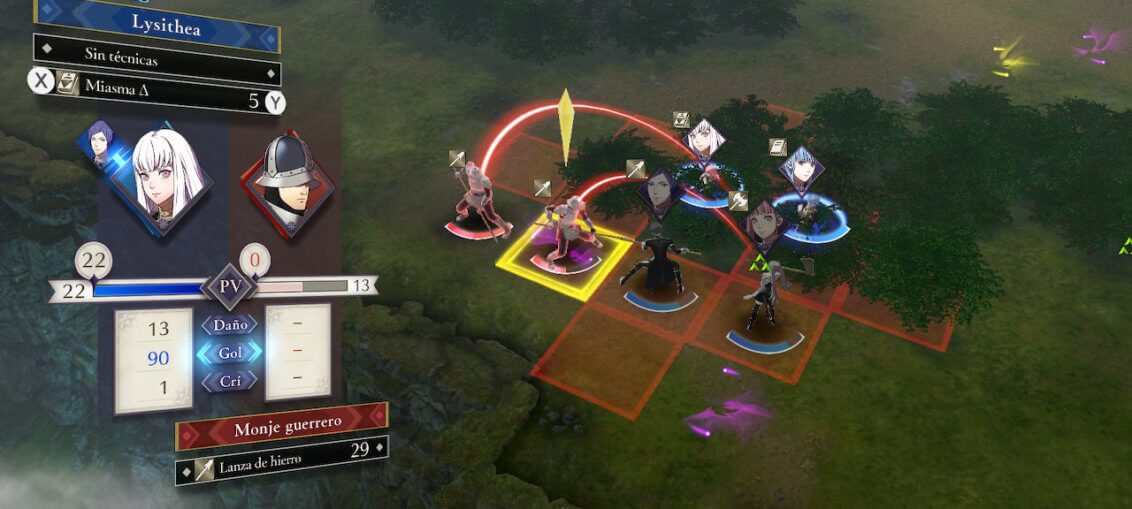Select the pink-haired unit portrait marker
This screenshot has height=509, width=1132.
point(765,224)
